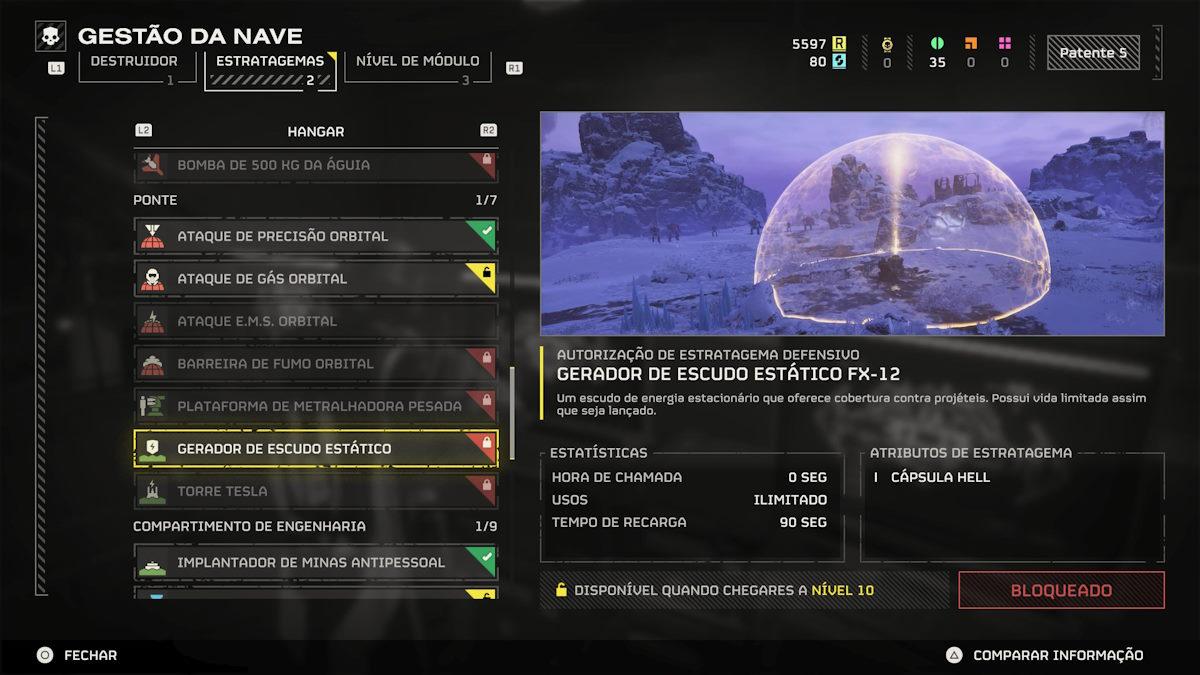The width and height of the screenshot is (1200, 675).
Task: Choose Ataque de Precisão Orbital
Action: pos(315,236)
